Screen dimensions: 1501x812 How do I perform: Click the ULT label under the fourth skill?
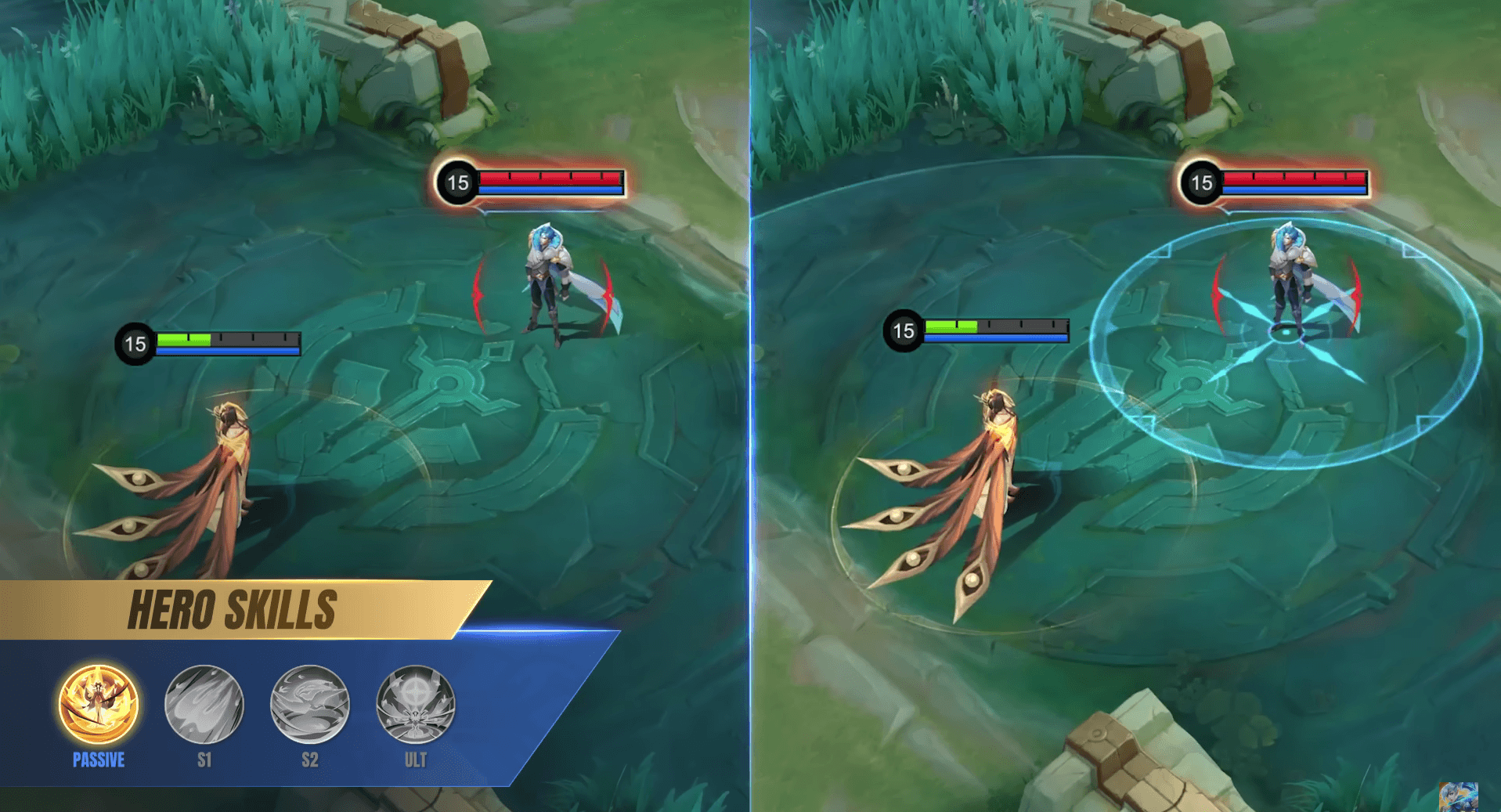pyautogui.click(x=414, y=759)
